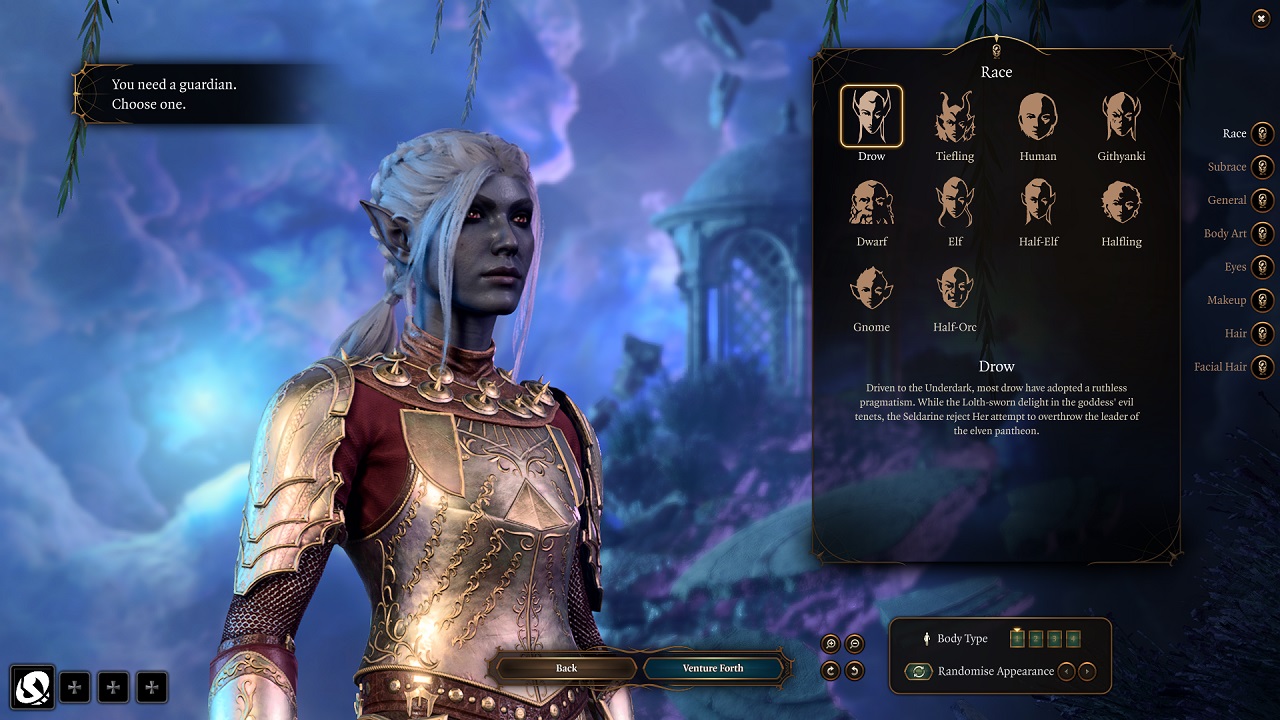Select Body Type 2
The width and height of the screenshot is (1280, 720).
pos(1035,638)
